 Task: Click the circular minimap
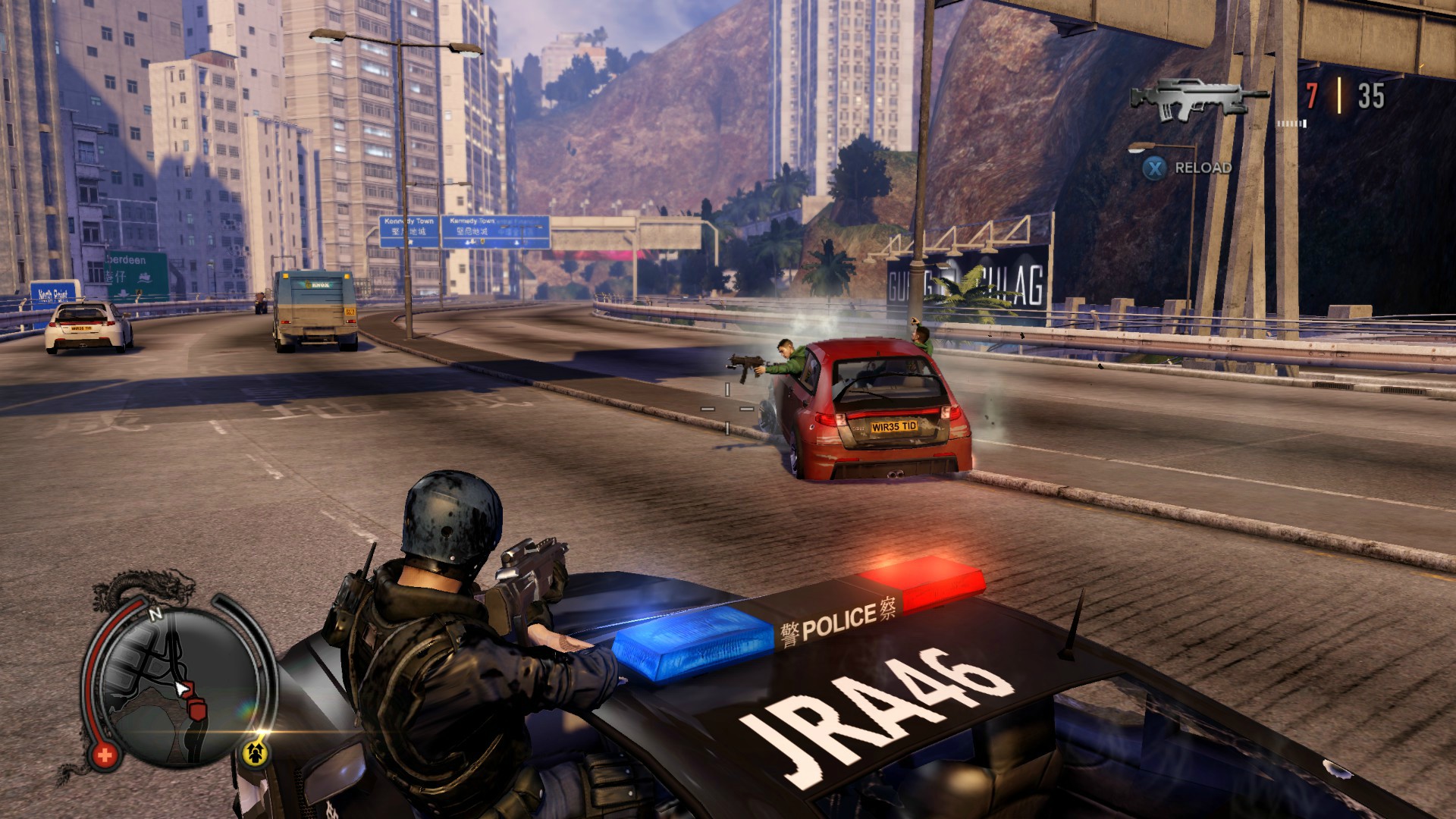[x=179, y=686]
